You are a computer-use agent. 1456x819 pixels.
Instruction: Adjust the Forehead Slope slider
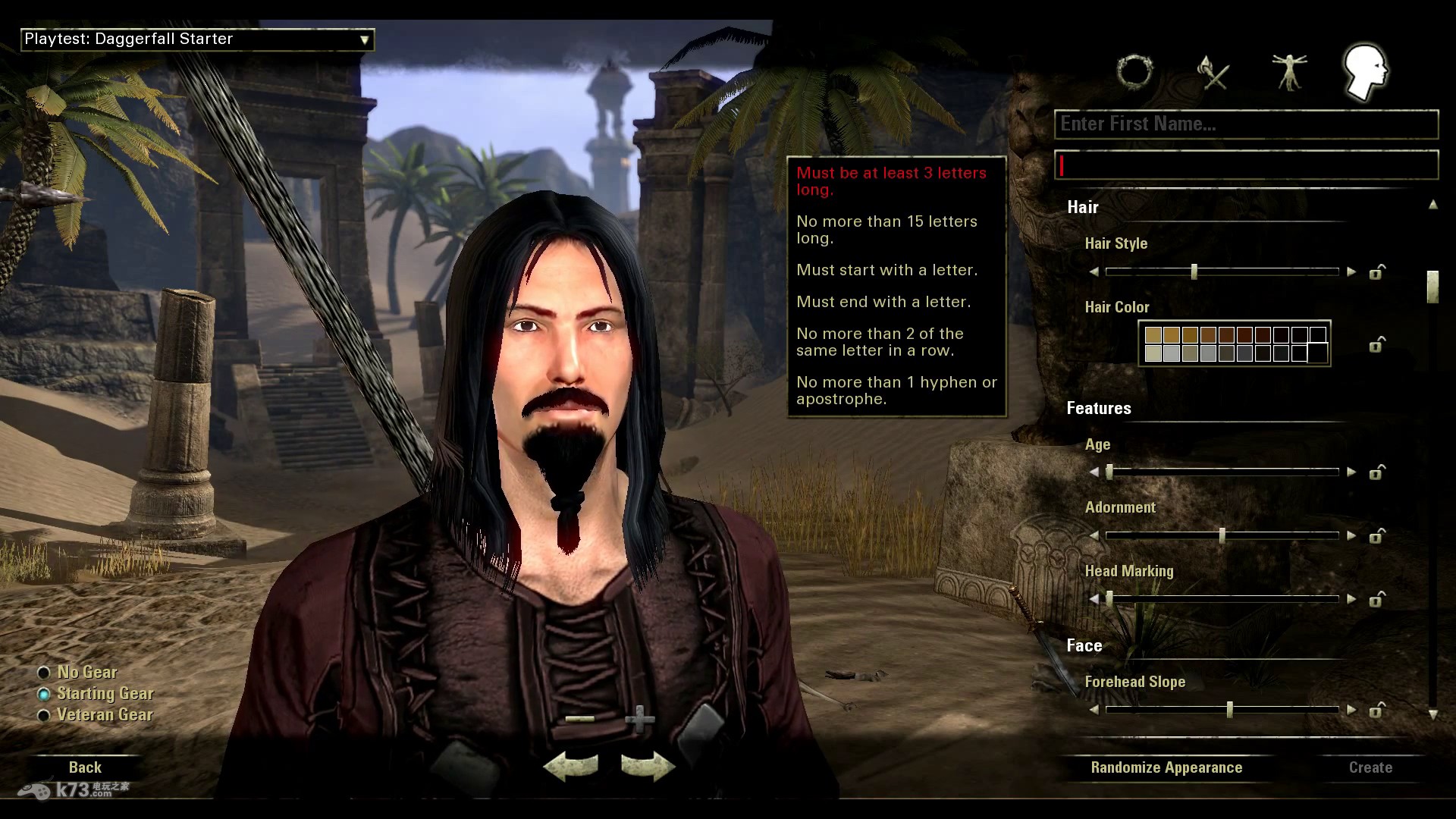coord(1229,711)
